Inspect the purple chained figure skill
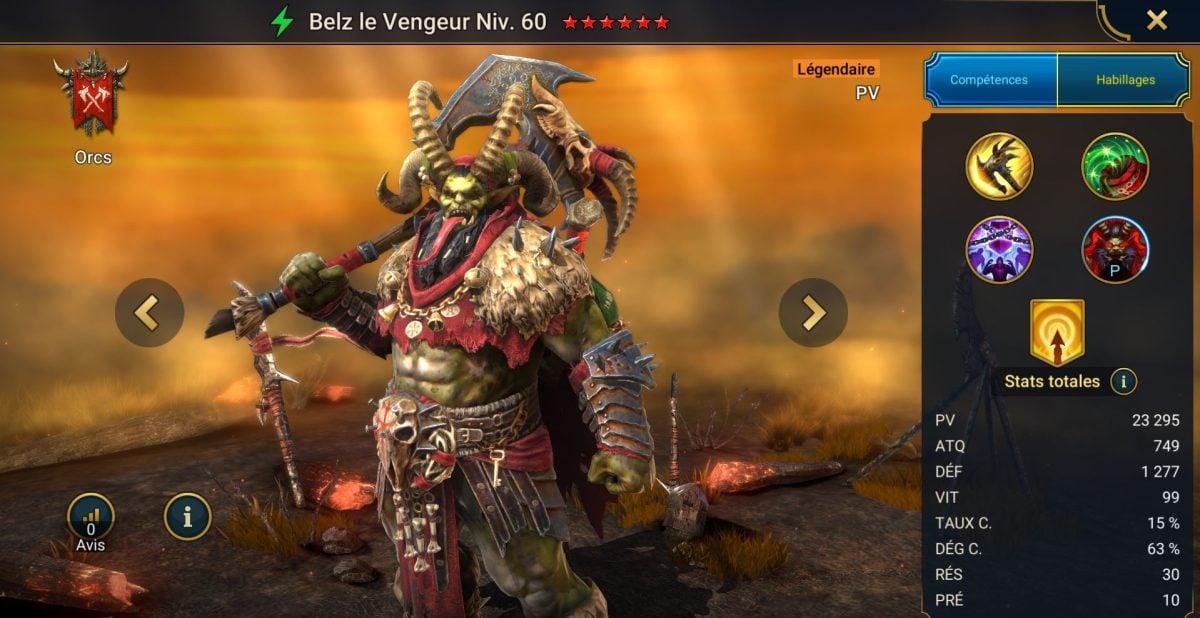Image resolution: width=1200 pixels, height=618 pixels. 999,249
